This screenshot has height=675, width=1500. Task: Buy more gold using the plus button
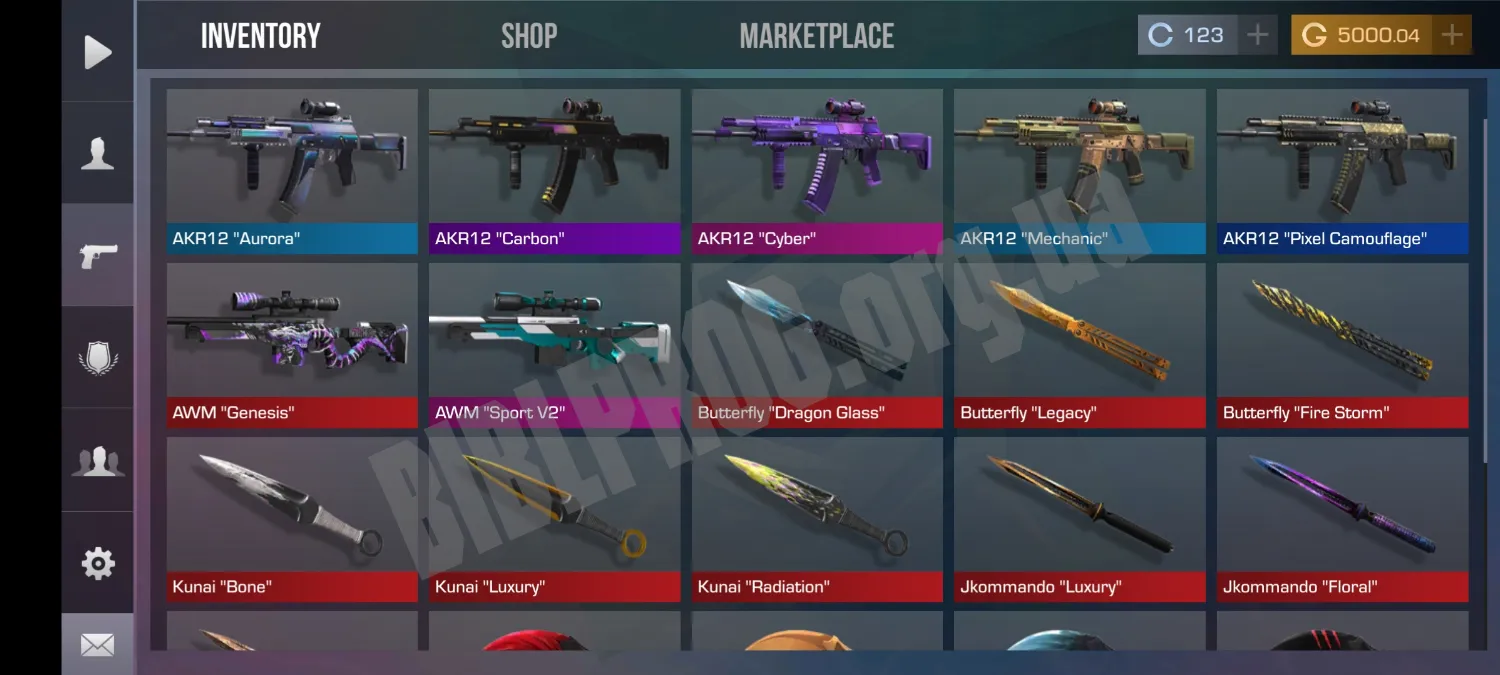1451,35
